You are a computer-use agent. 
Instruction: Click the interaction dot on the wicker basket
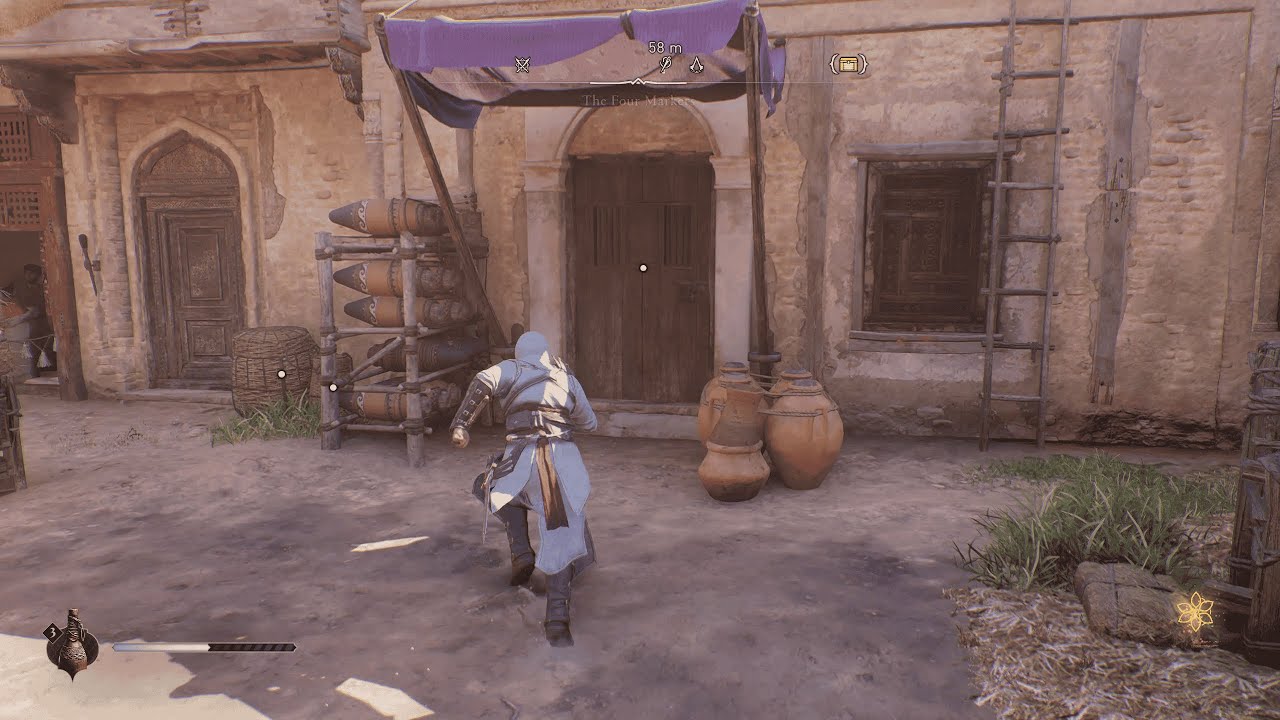(x=283, y=373)
